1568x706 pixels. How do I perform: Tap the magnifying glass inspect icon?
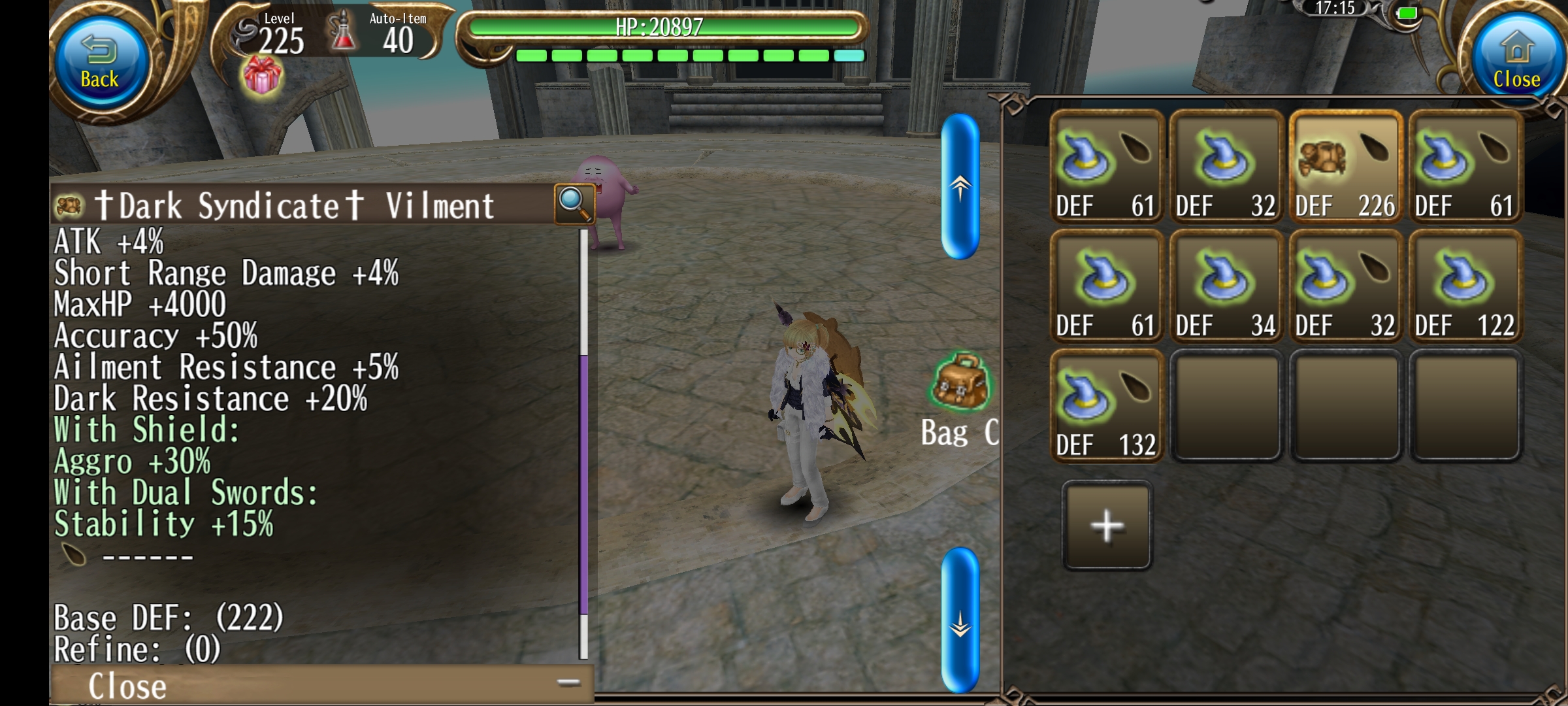(574, 203)
